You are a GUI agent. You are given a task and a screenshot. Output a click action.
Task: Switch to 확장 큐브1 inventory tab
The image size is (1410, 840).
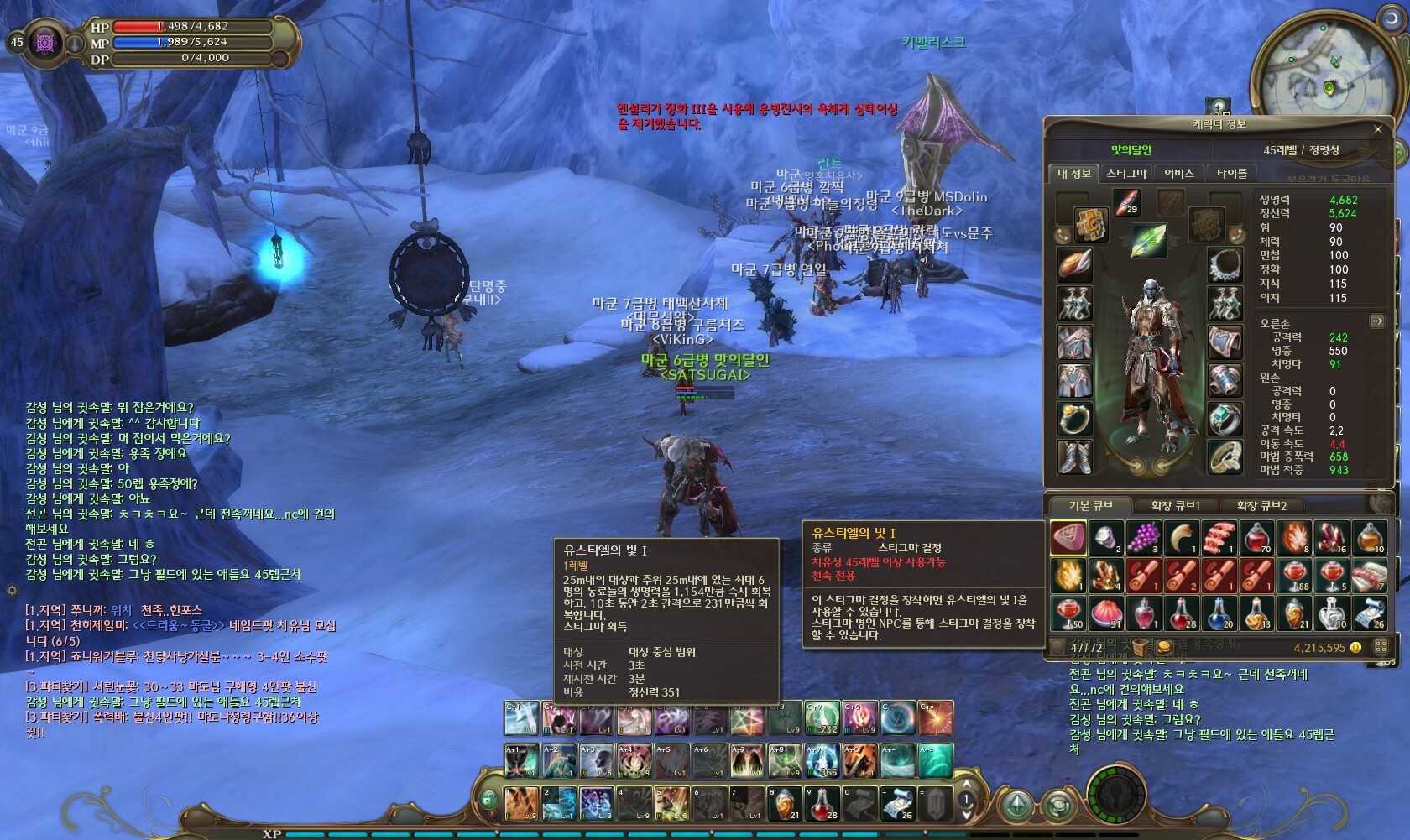(x=1176, y=506)
